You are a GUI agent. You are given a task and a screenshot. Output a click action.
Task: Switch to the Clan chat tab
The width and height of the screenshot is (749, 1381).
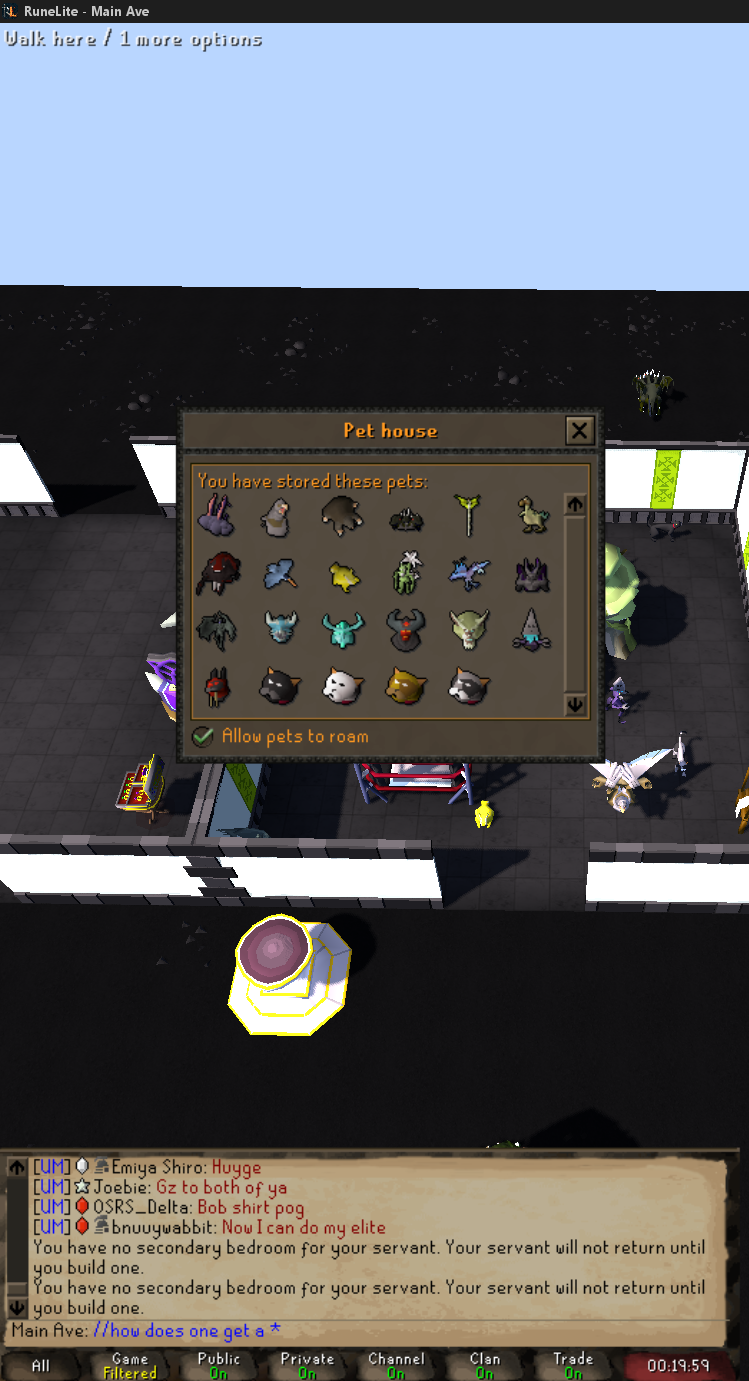tap(485, 1365)
